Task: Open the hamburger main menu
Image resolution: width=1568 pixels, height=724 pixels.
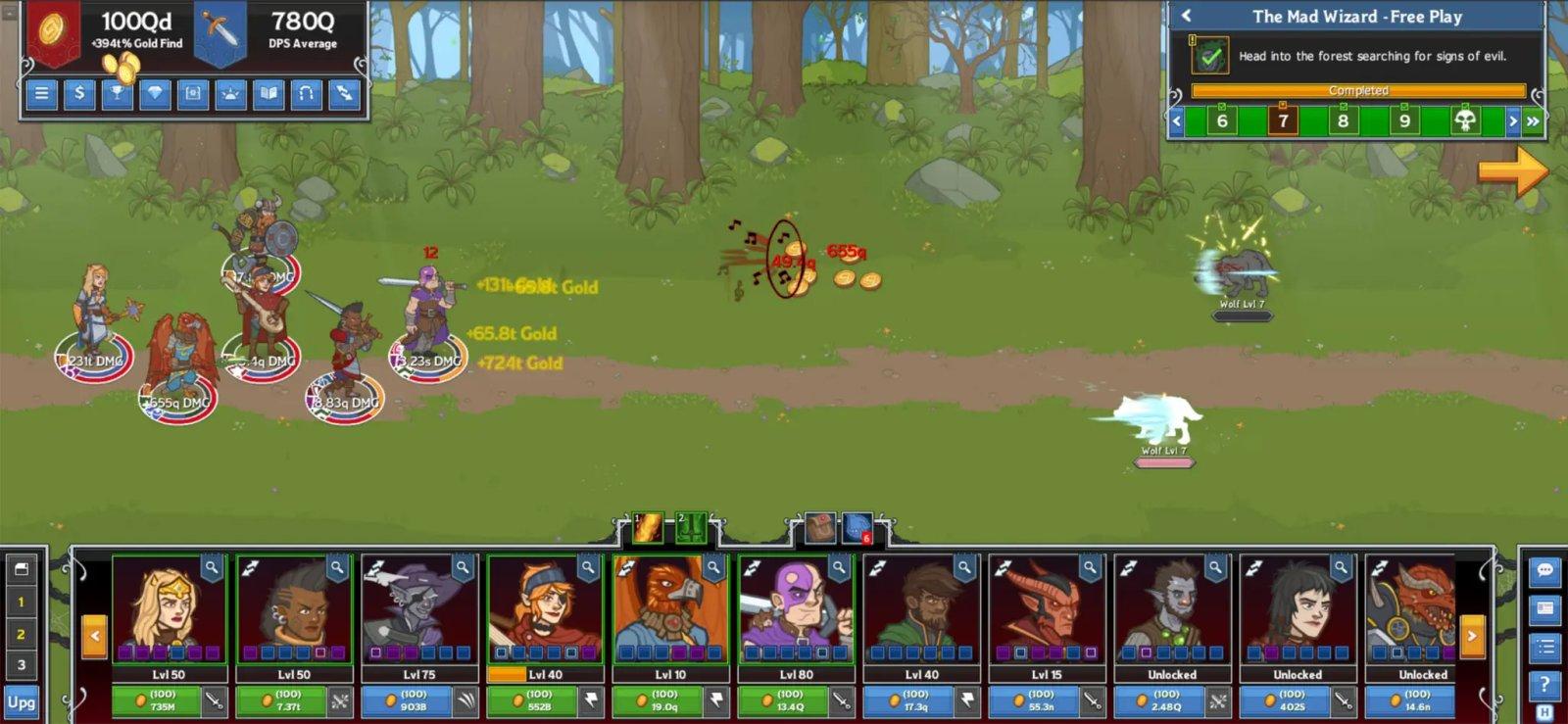Action: click(40, 95)
